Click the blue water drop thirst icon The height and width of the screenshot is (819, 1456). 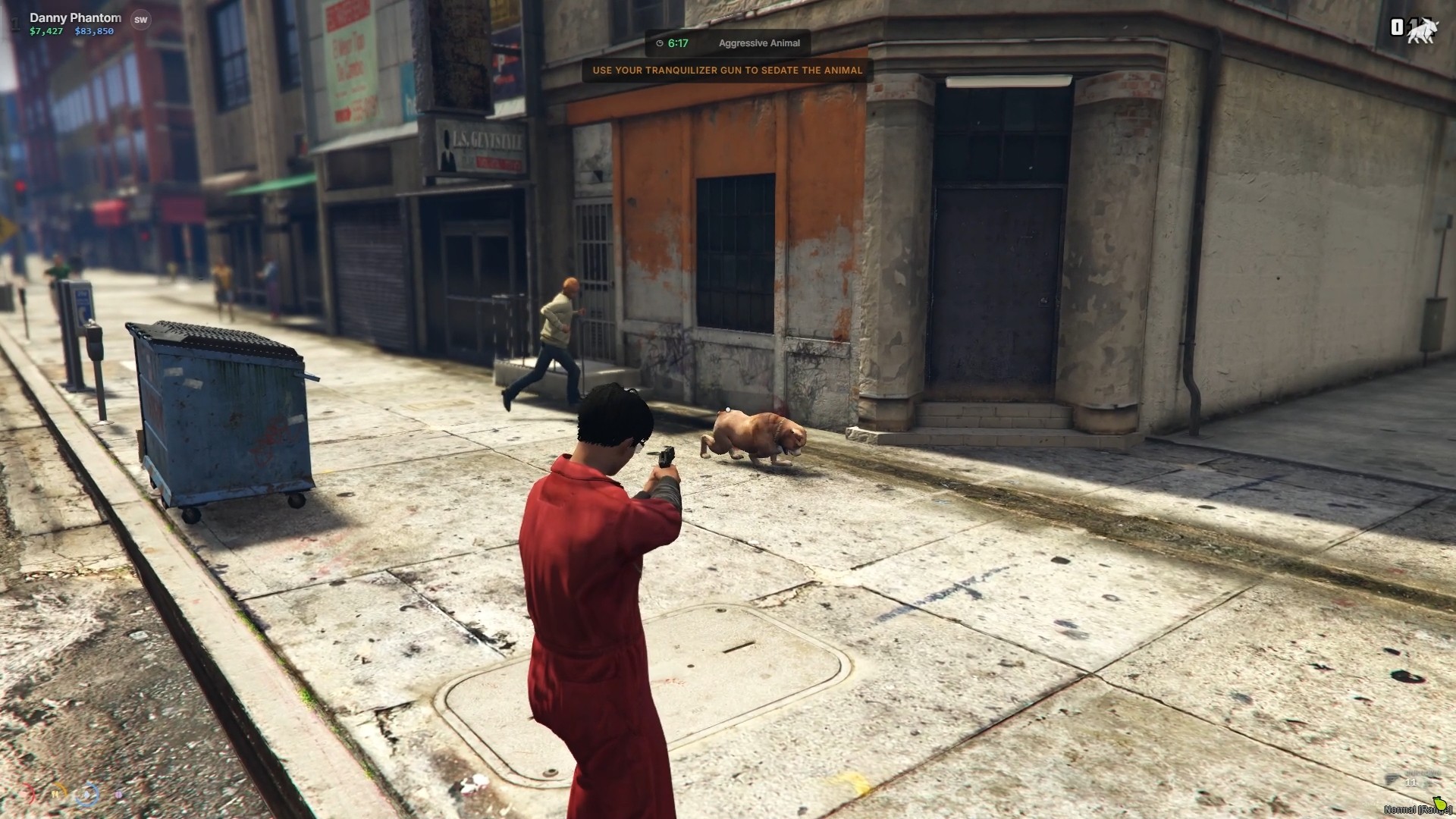pos(88,795)
